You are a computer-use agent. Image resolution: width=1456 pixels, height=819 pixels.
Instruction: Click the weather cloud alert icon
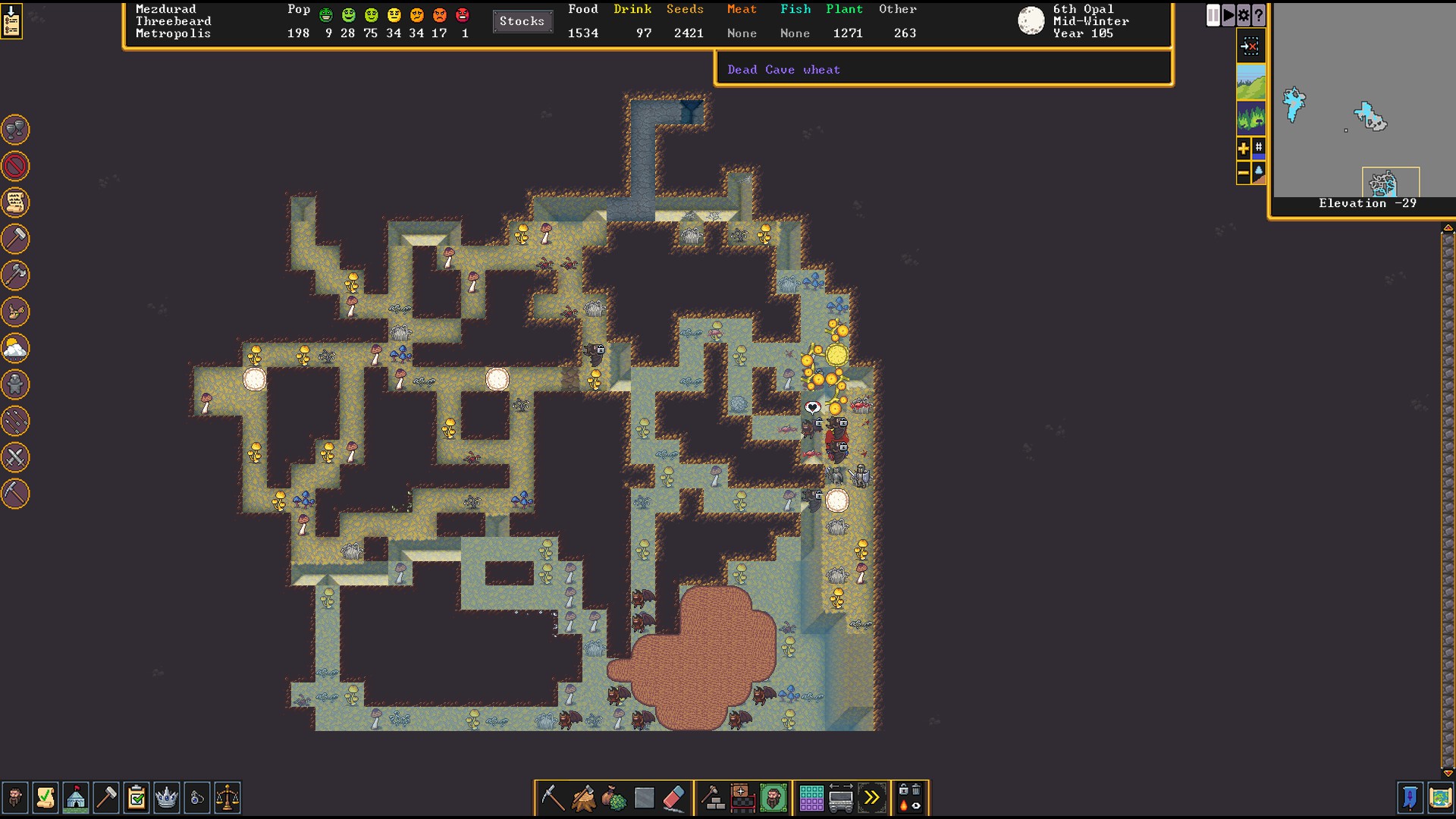(15, 348)
